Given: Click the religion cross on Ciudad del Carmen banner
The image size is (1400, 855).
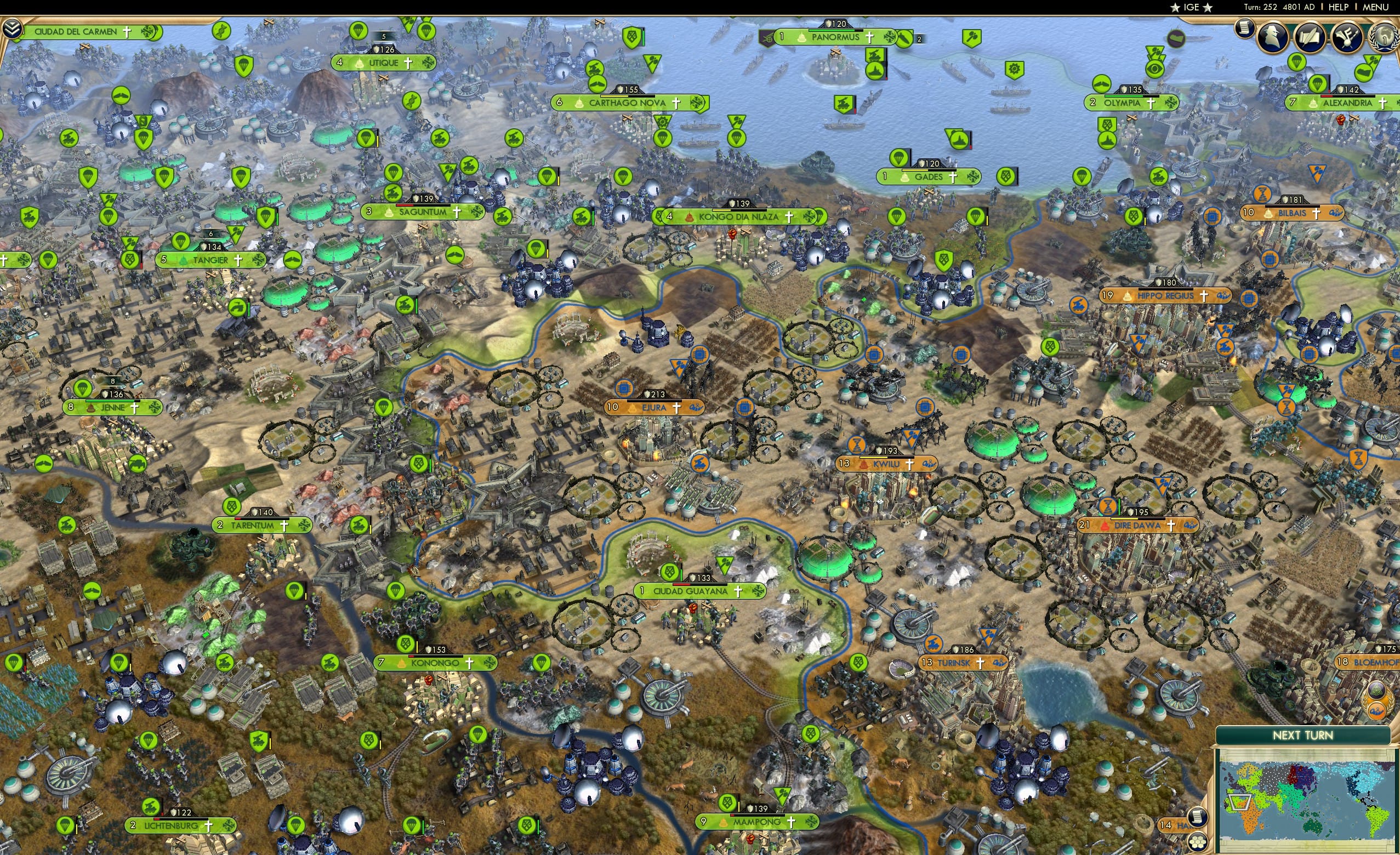Looking at the screenshot, I should [x=128, y=32].
